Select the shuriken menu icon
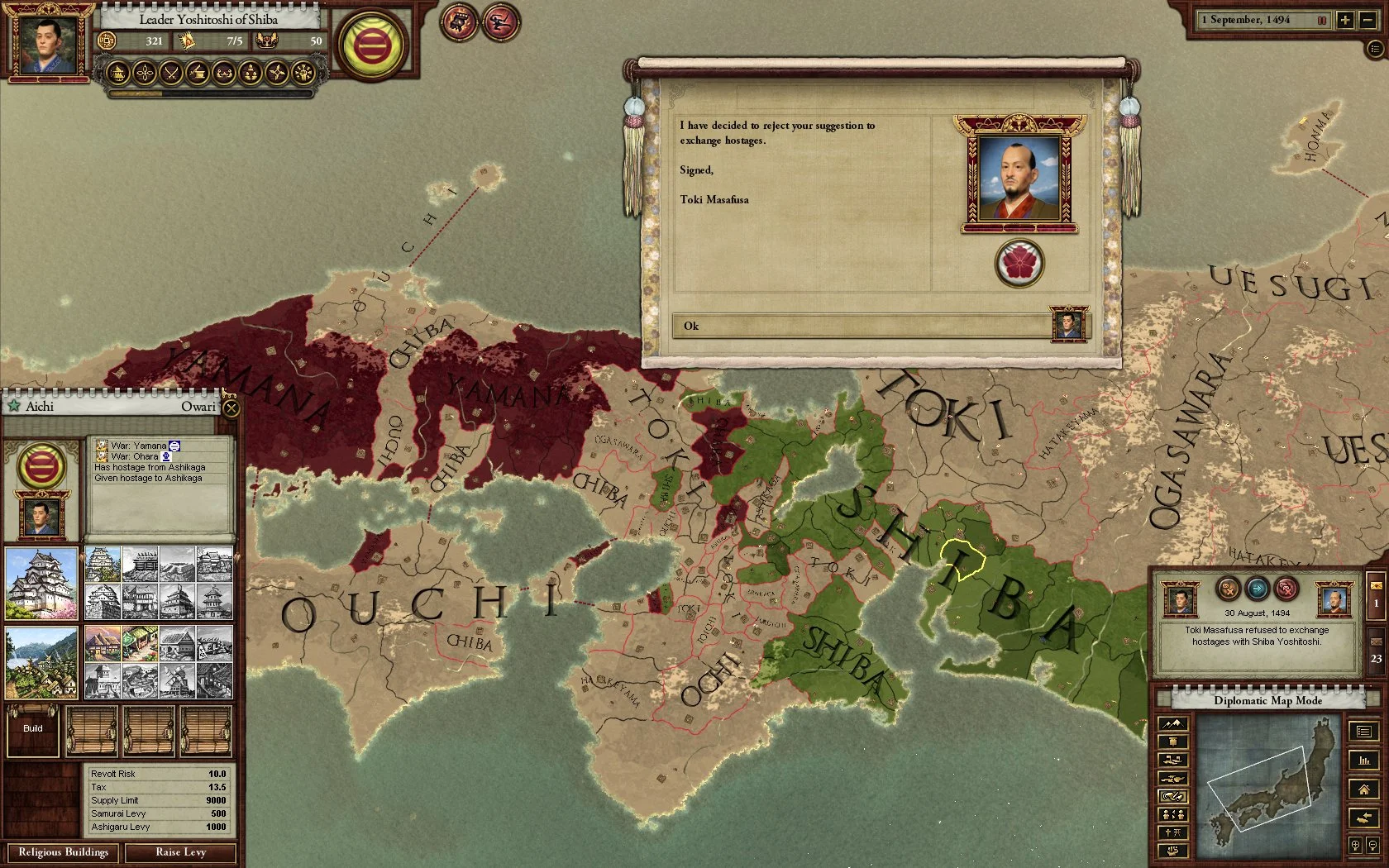Image resolution: width=1389 pixels, height=868 pixels. [x=276, y=74]
